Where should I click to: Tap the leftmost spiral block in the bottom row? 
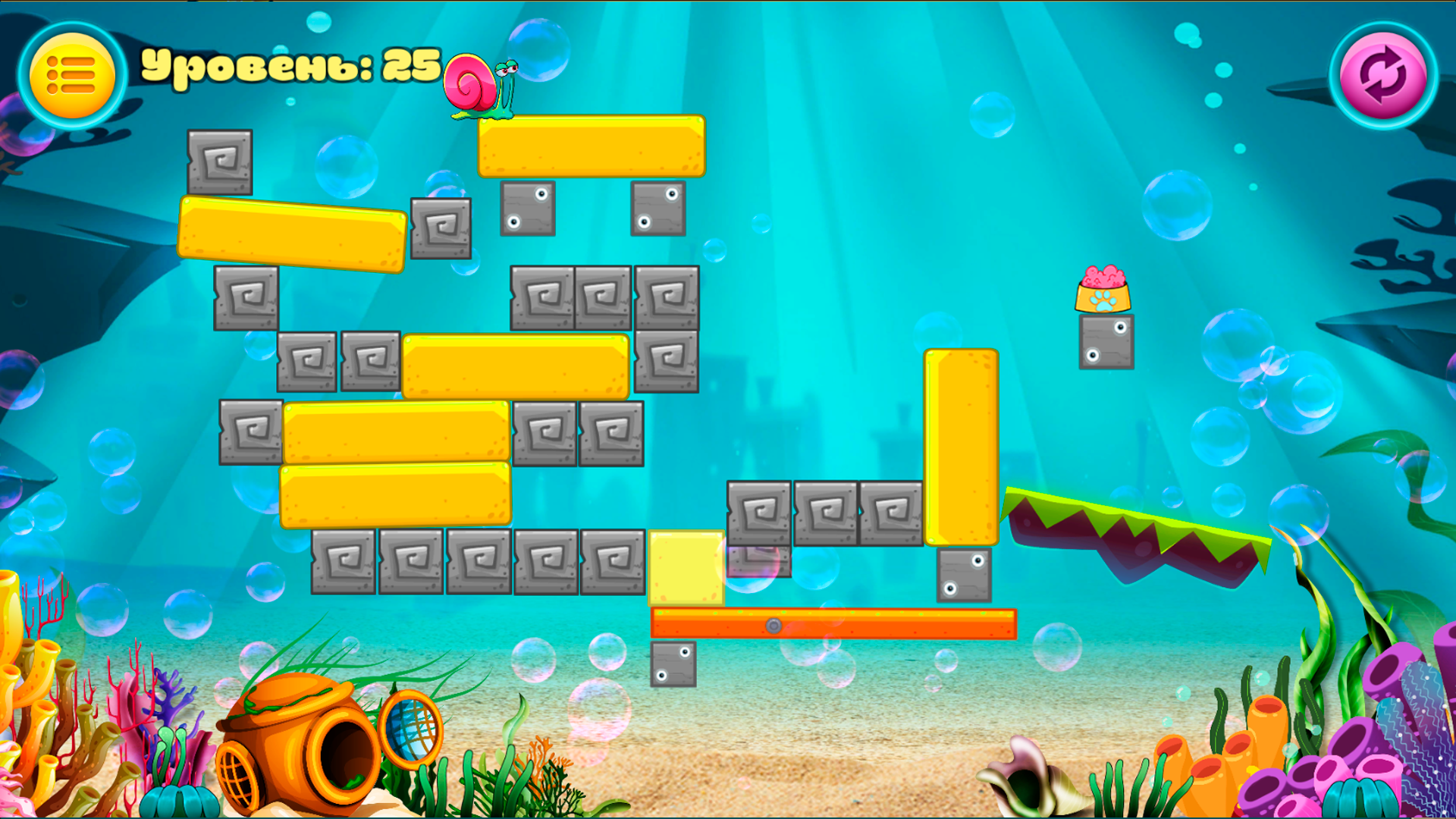pyautogui.click(x=341, y=560)
